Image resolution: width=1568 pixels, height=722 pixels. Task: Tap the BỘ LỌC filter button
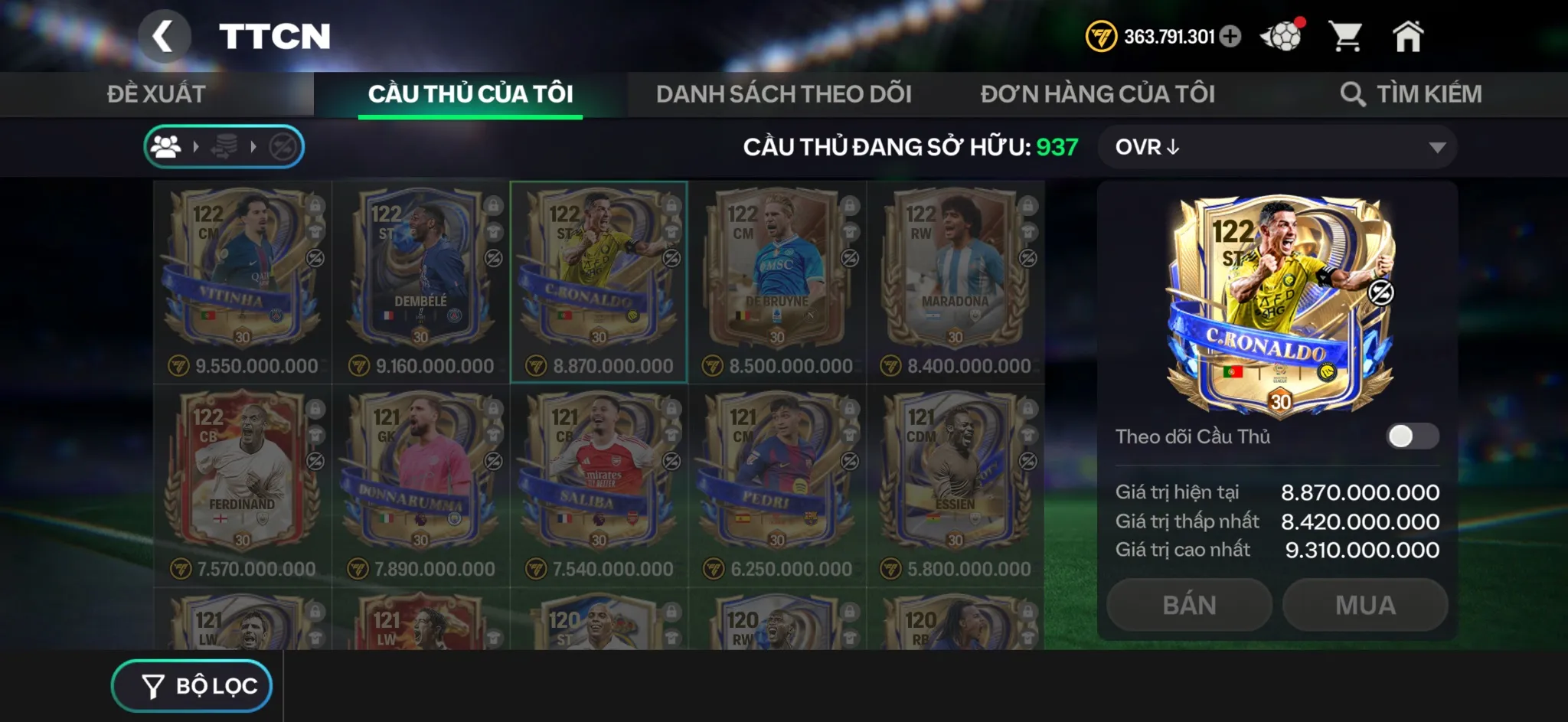(192, 685)
